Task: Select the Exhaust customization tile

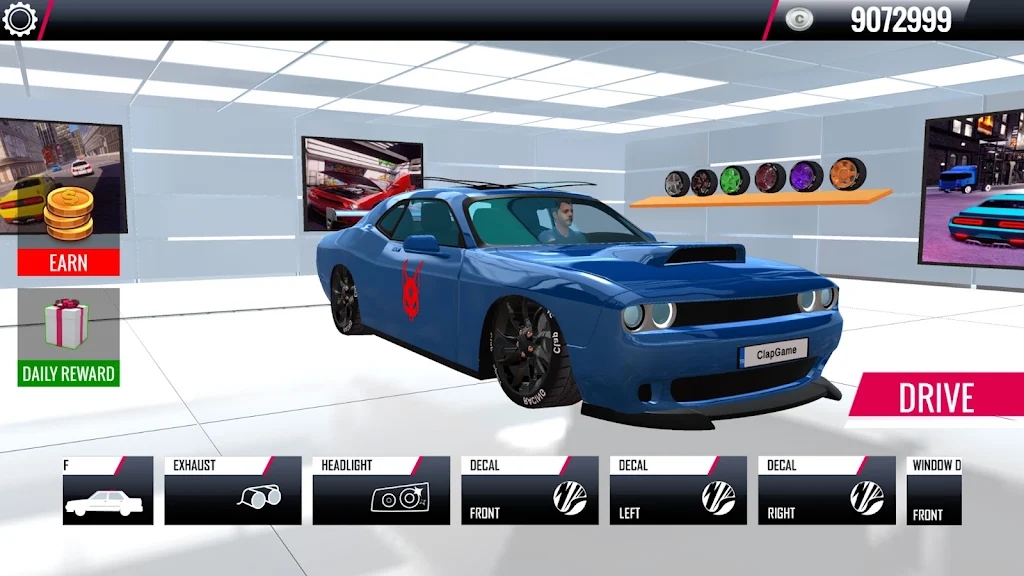Action: click(233, 490)
